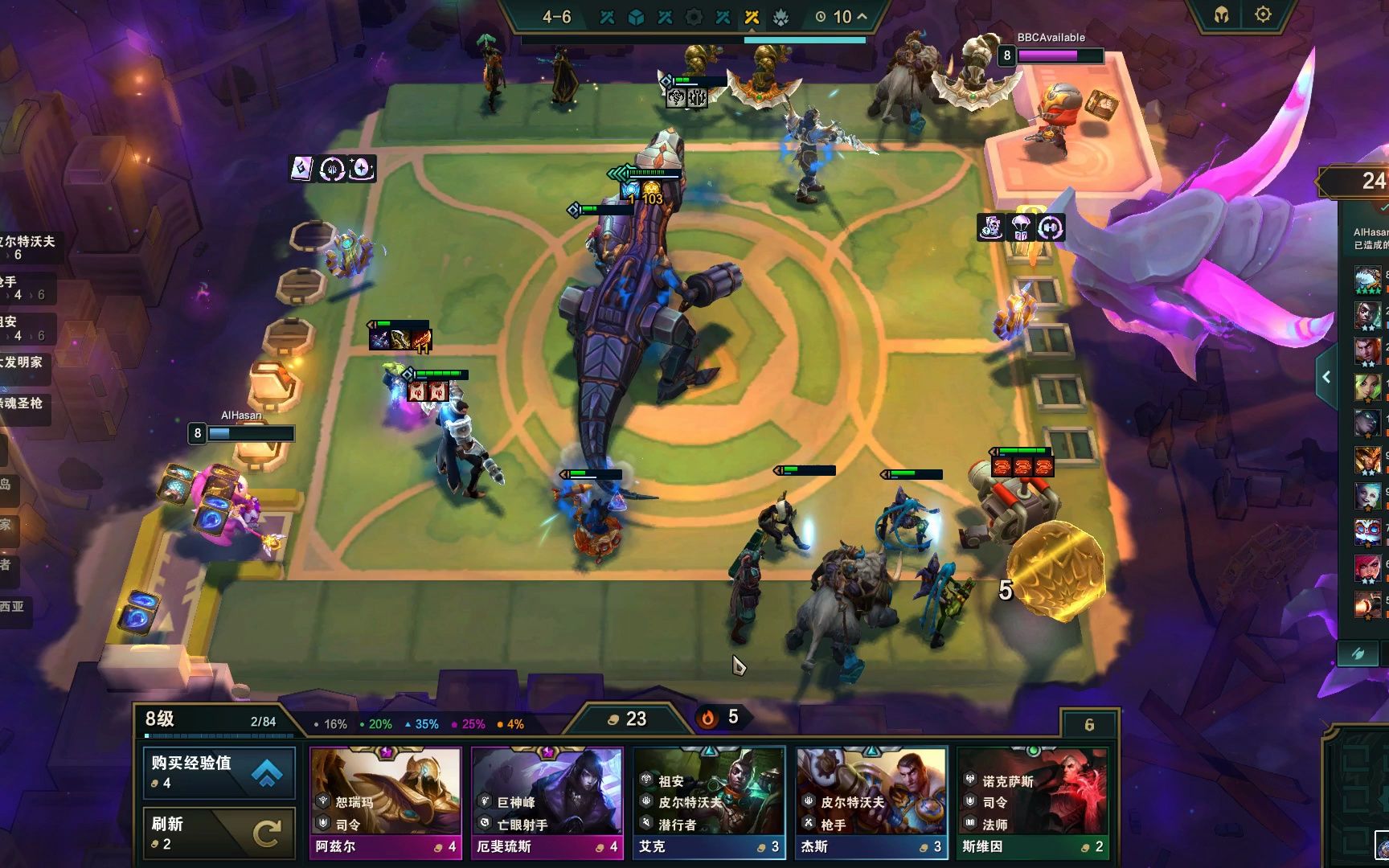Open the 23 gold counter

pos(627,719)
